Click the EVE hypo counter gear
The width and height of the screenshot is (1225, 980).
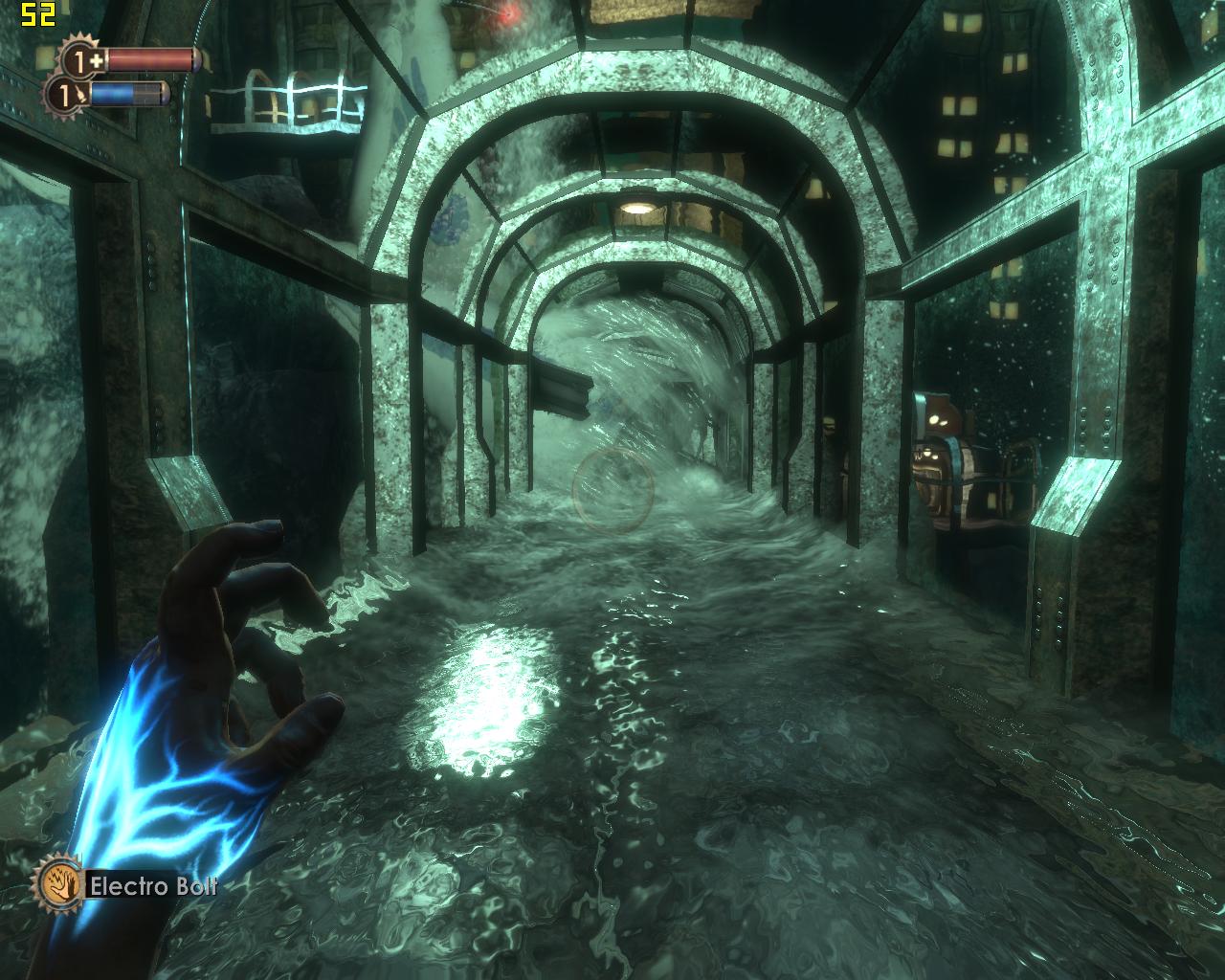(x=66, y=95)
